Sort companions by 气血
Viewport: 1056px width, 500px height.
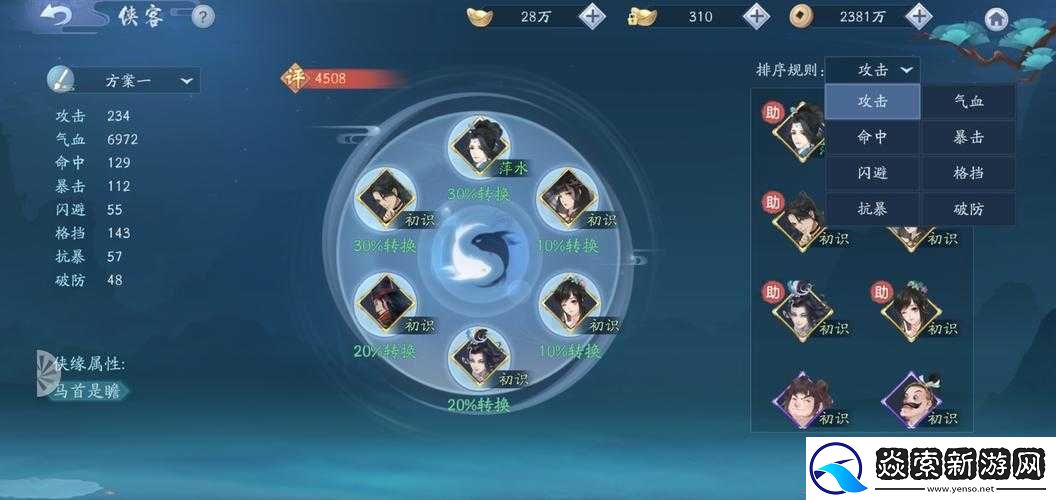point(968,101)
